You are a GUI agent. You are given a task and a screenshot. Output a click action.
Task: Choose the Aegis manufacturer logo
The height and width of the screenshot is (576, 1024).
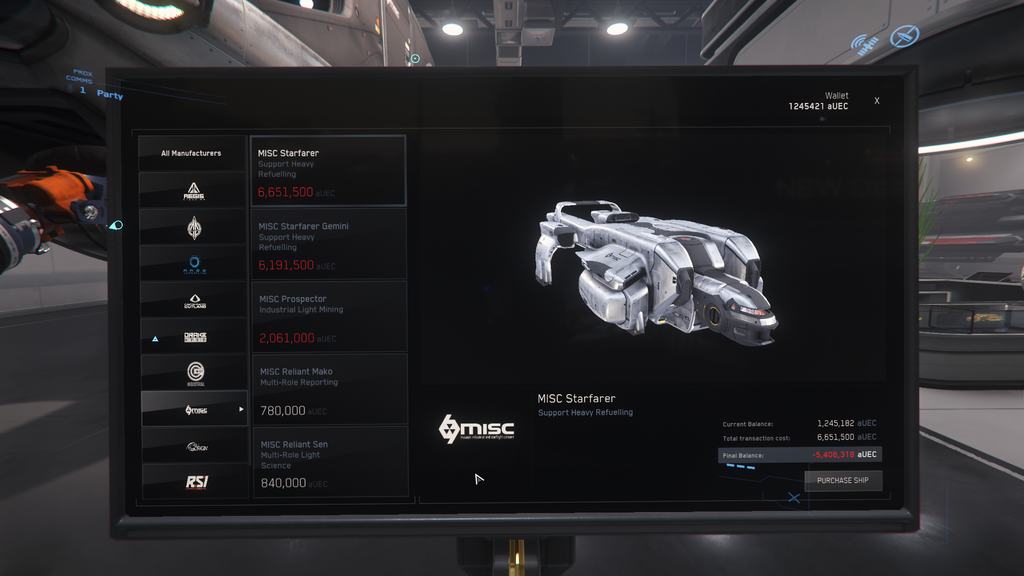pos(194,190)
